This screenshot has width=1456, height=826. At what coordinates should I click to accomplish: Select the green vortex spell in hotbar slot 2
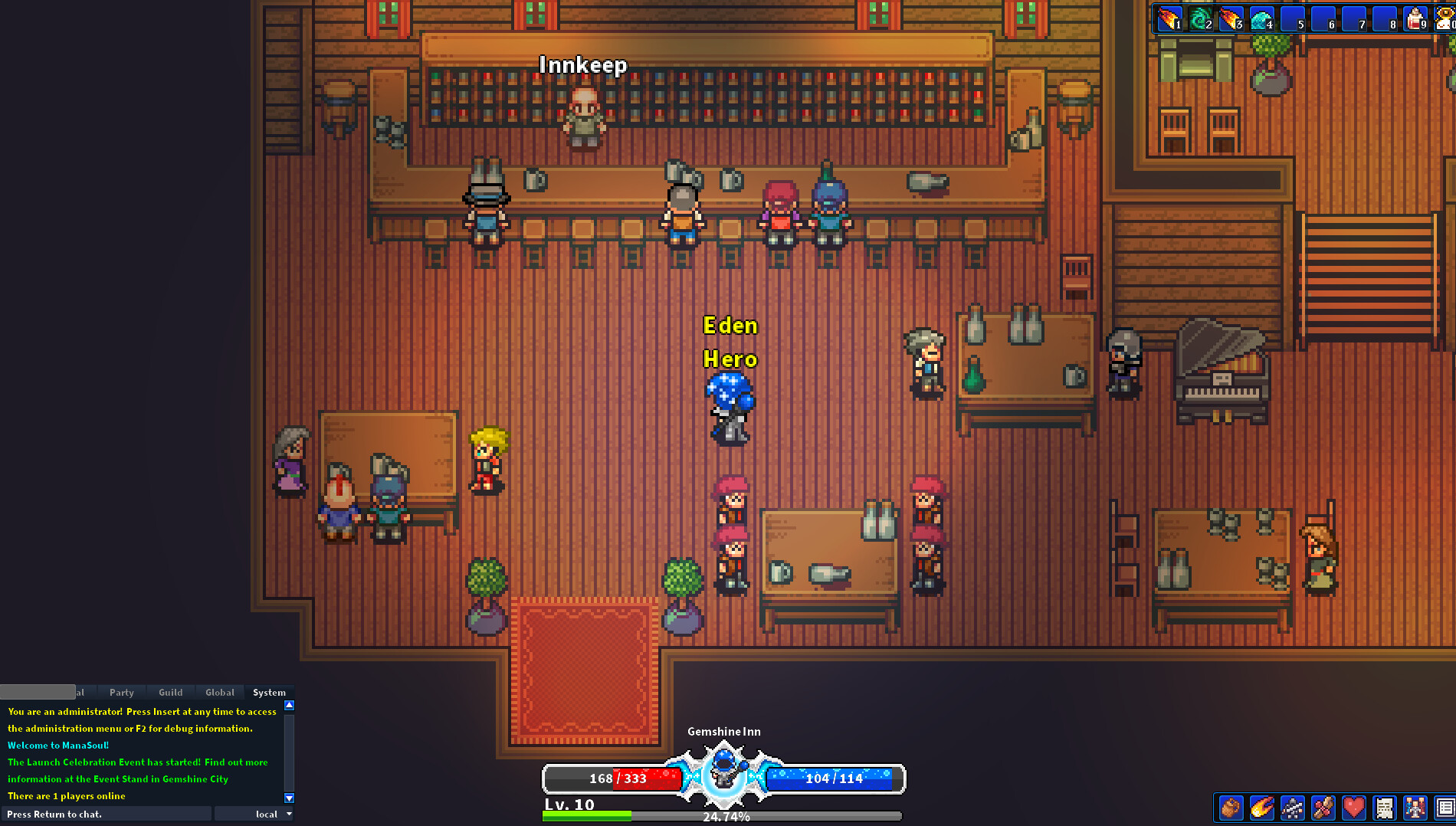(1199, 18)
